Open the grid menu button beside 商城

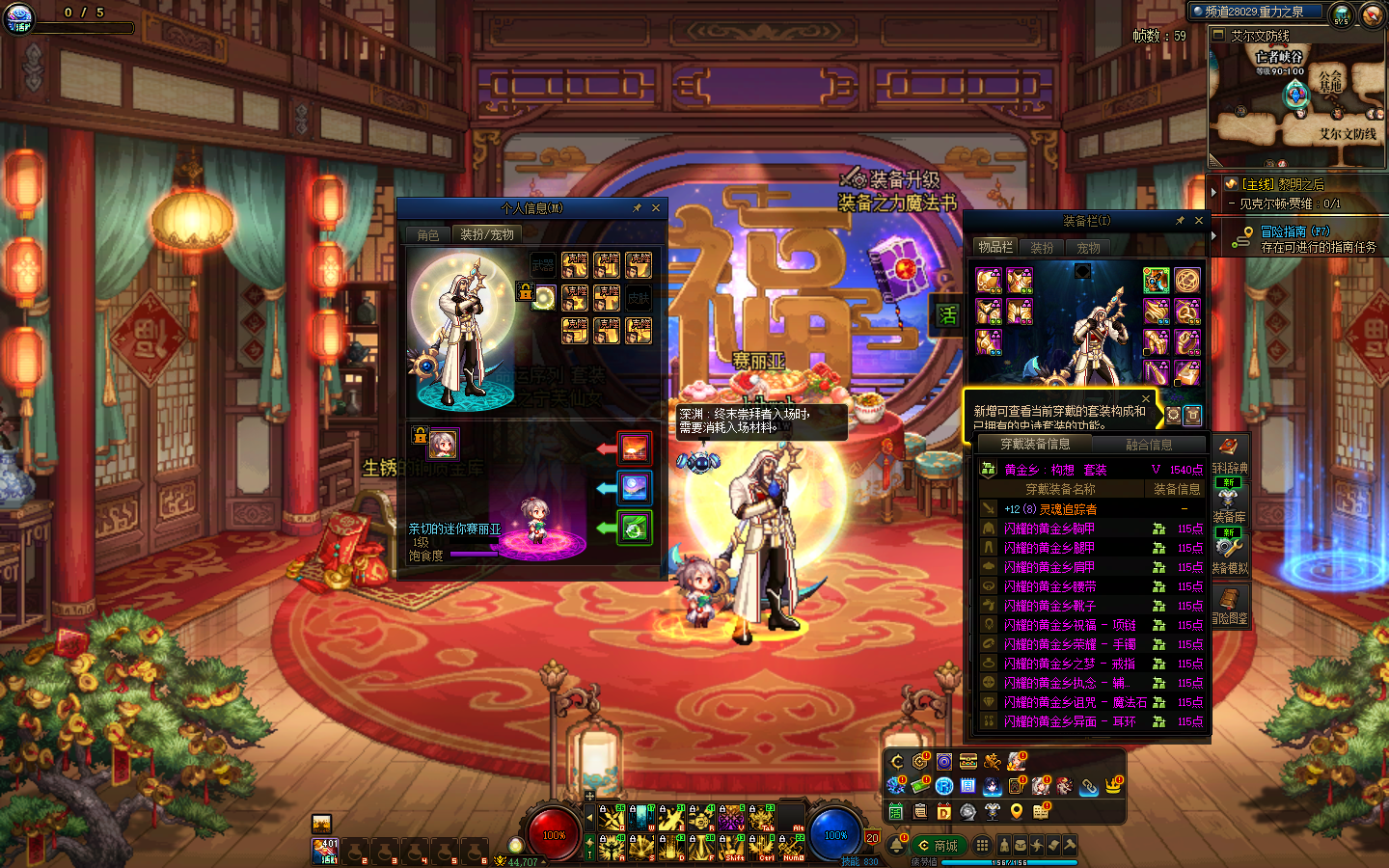pos(982,846)
